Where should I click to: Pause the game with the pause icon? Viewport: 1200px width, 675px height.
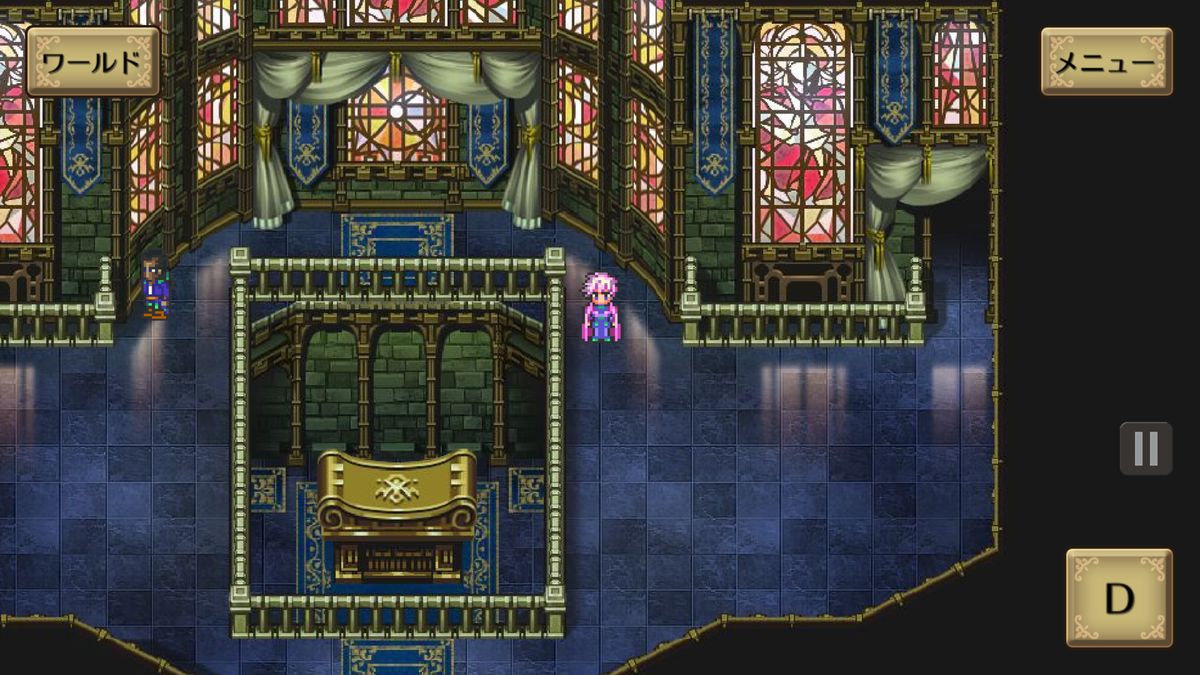tap(1145, 448)
